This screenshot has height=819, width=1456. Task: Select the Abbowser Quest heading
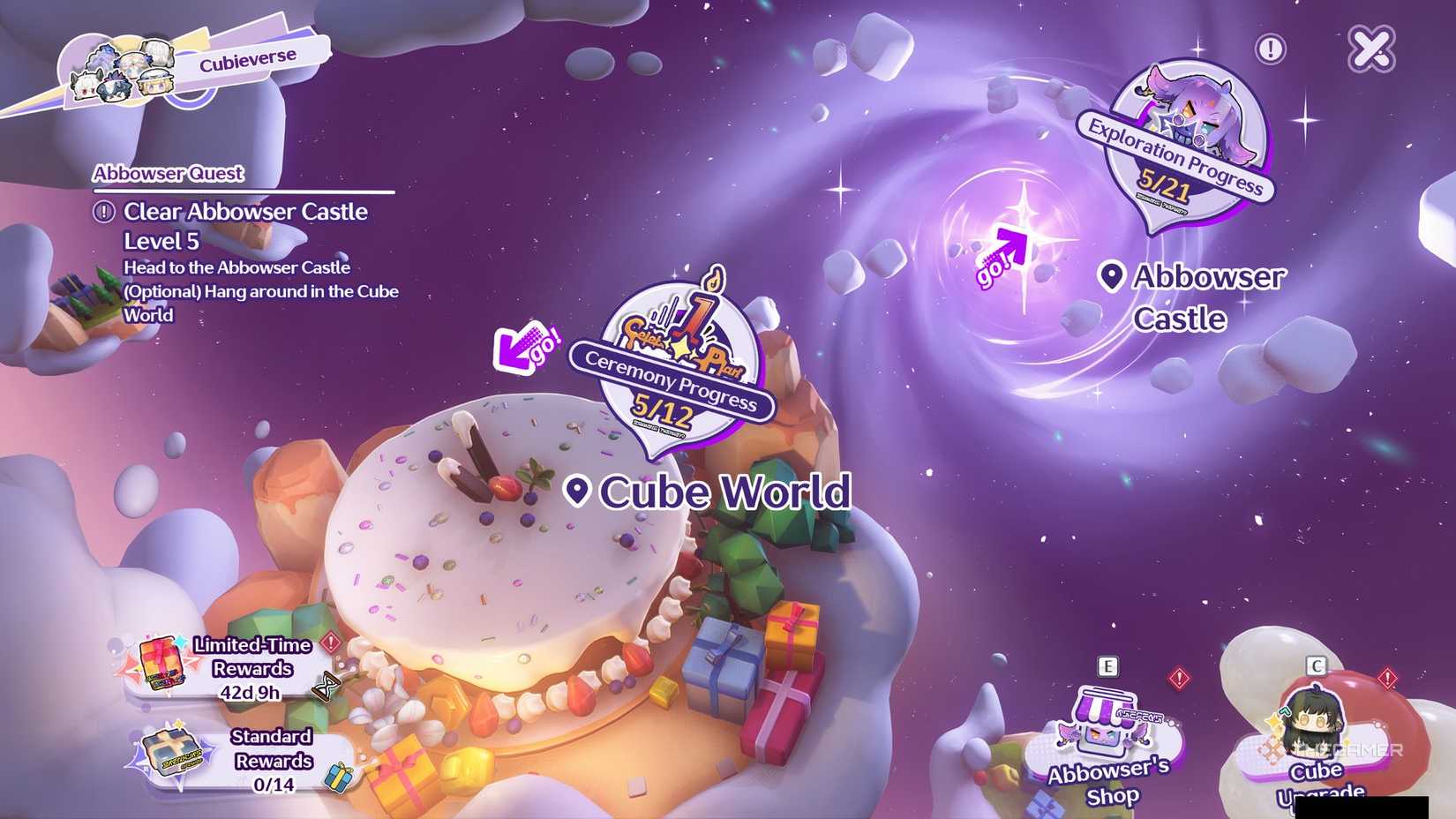(x=168, y=173)
